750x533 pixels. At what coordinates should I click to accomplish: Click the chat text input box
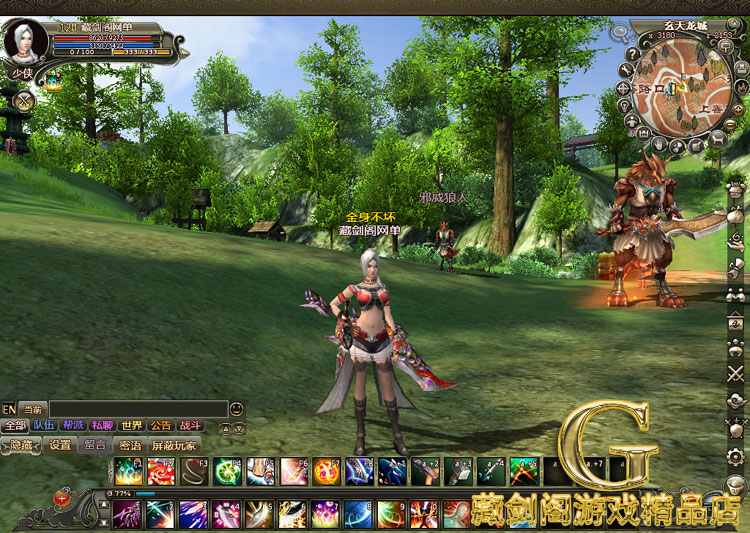pos(138,408)
